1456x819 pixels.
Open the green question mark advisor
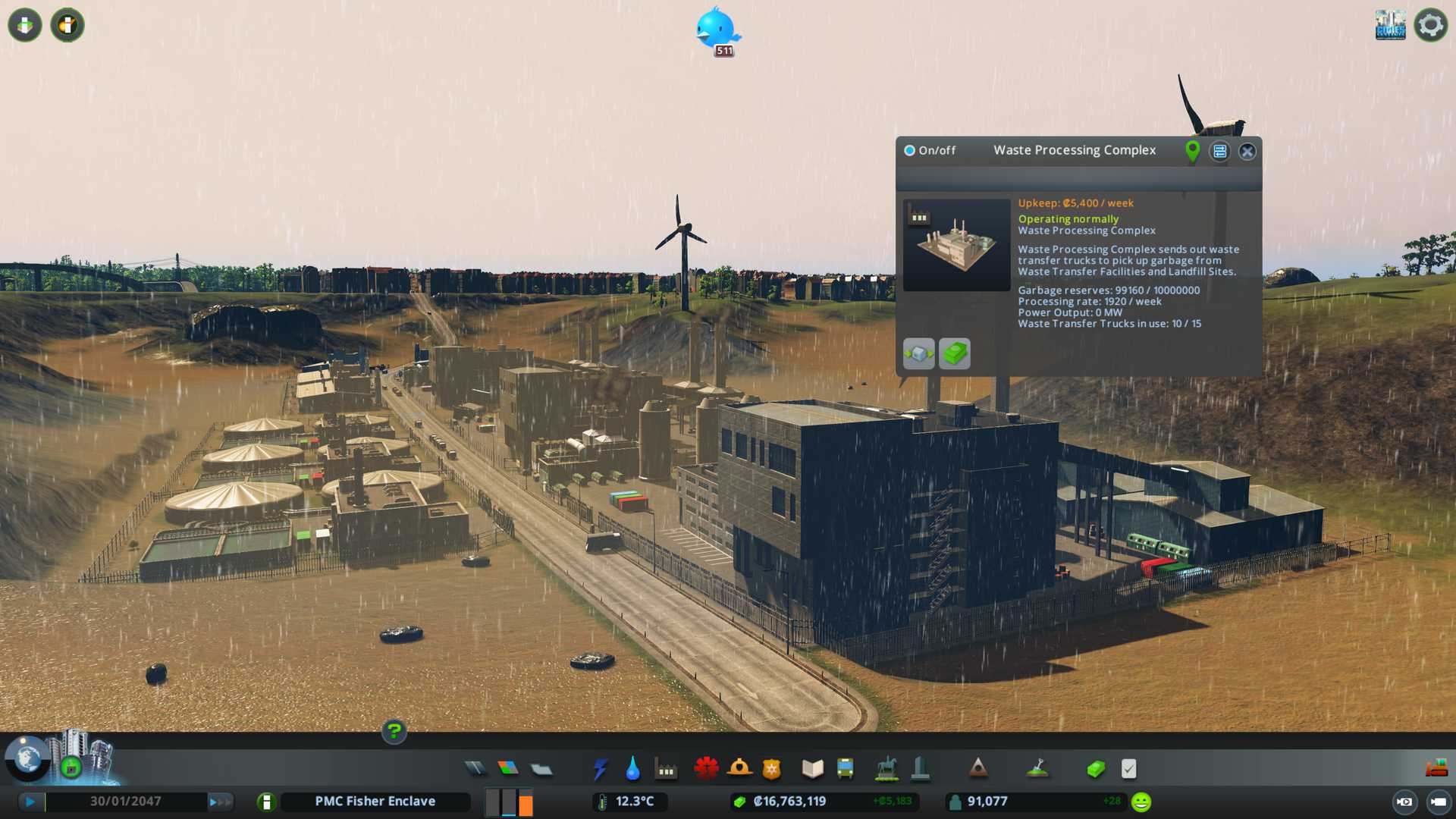point(394,732)
